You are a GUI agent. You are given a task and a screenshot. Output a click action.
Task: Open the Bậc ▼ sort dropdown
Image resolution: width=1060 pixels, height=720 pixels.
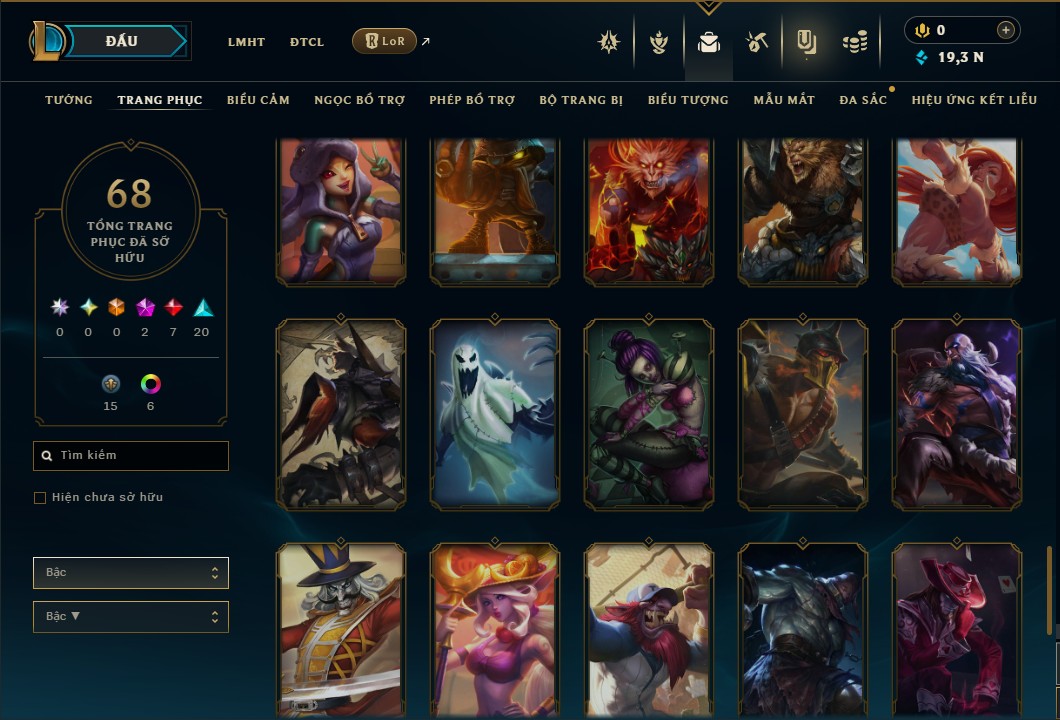(x=131, y=617)
